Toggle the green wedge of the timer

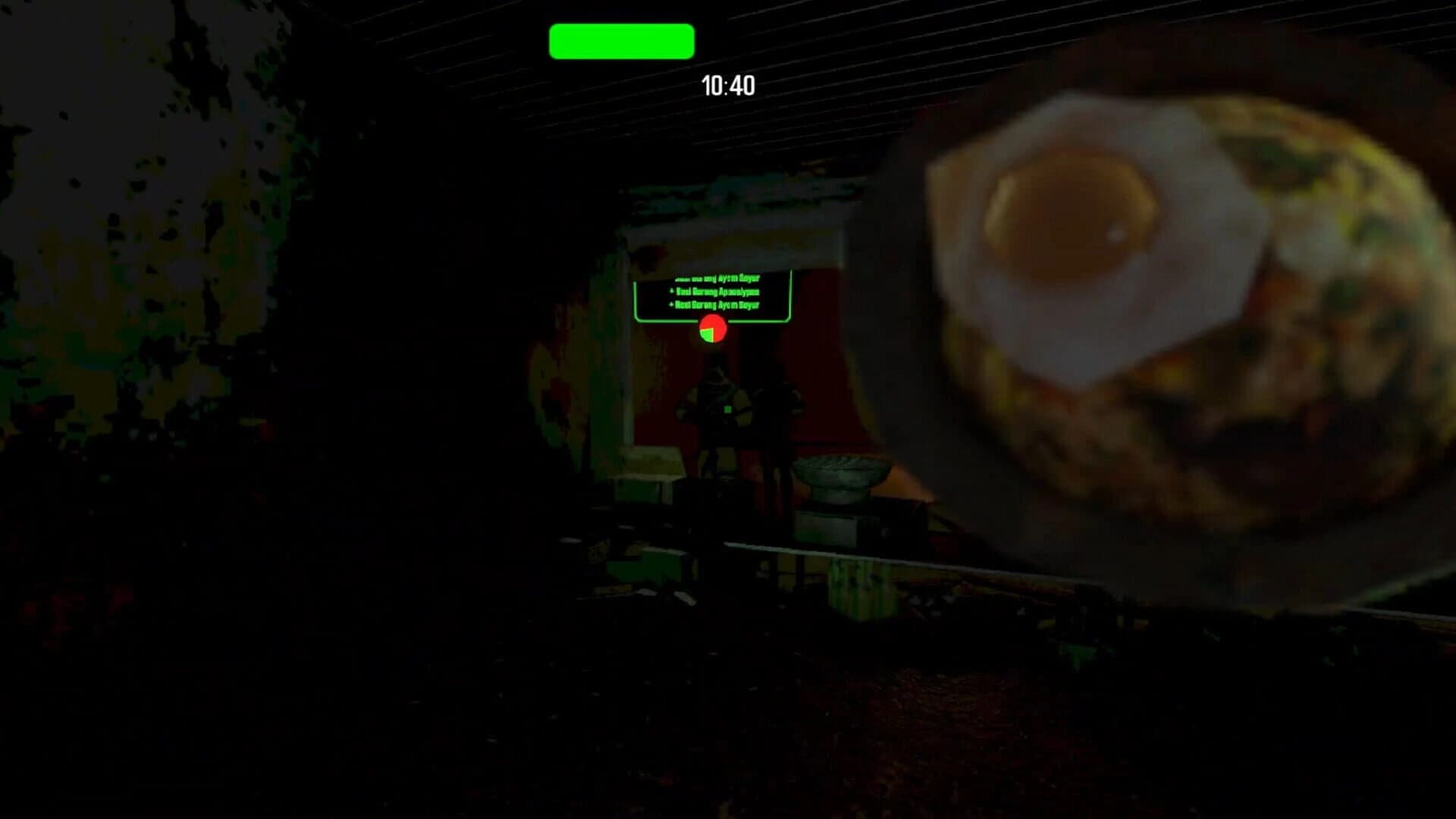coord(707,336)
